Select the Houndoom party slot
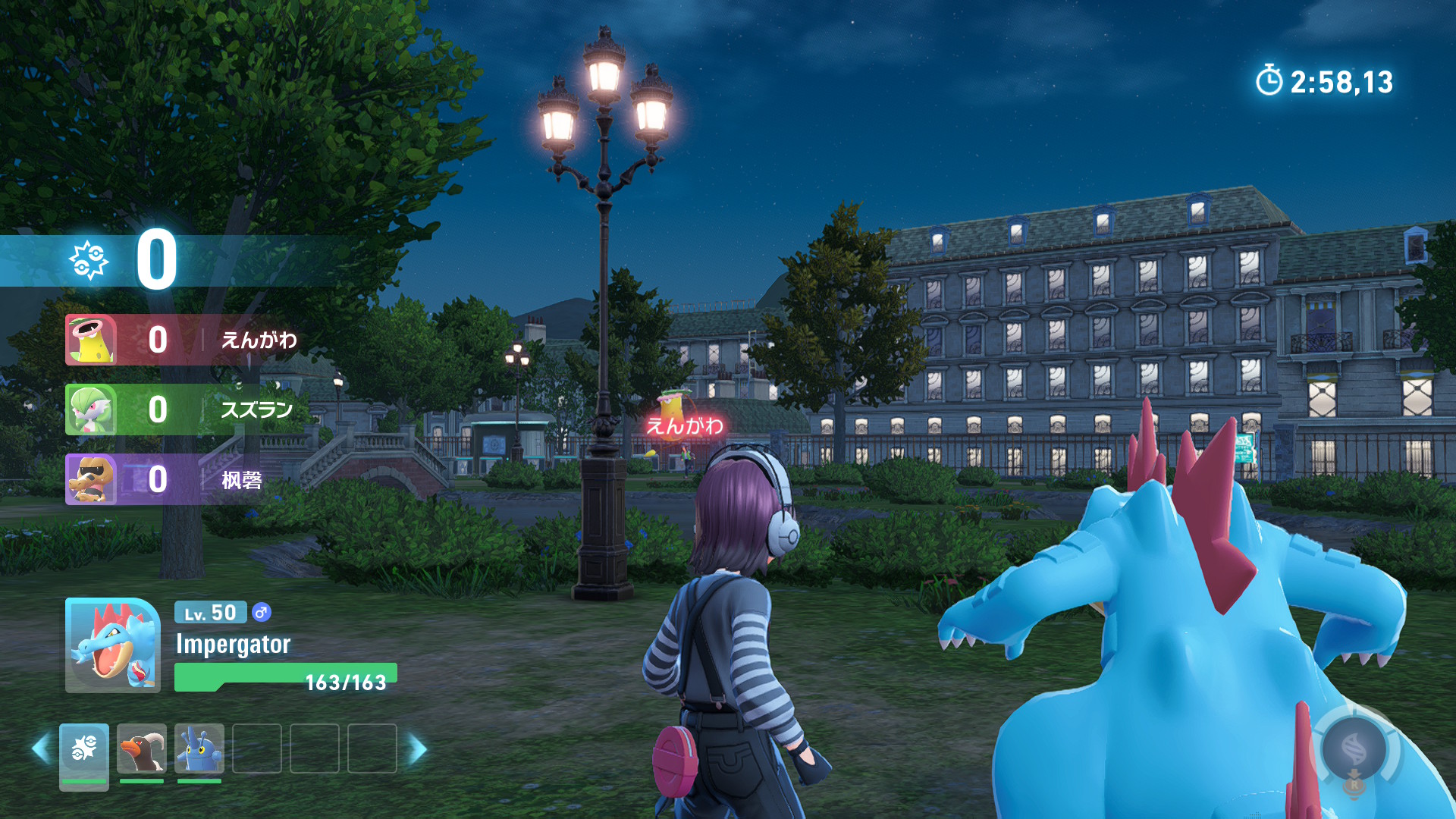Viewport: 1456px width, 819px height. tap(142, 748)
